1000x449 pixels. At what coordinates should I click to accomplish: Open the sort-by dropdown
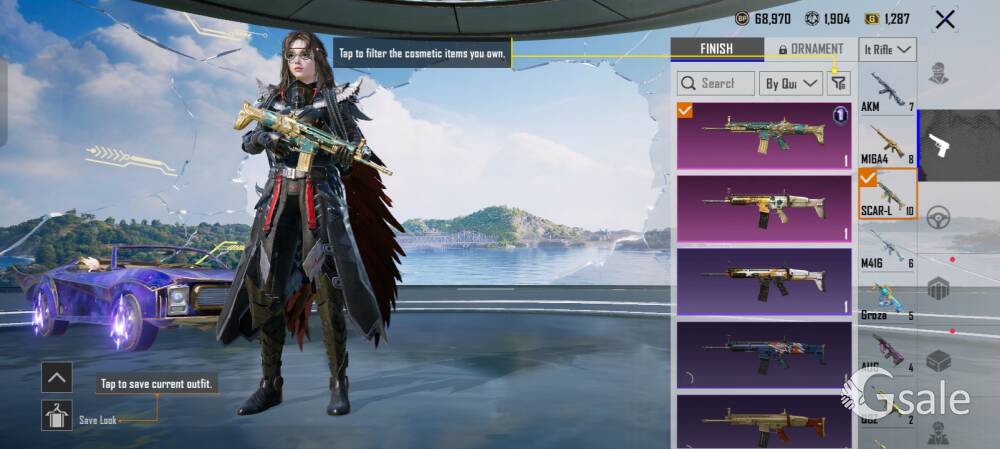tap(790, 84)
